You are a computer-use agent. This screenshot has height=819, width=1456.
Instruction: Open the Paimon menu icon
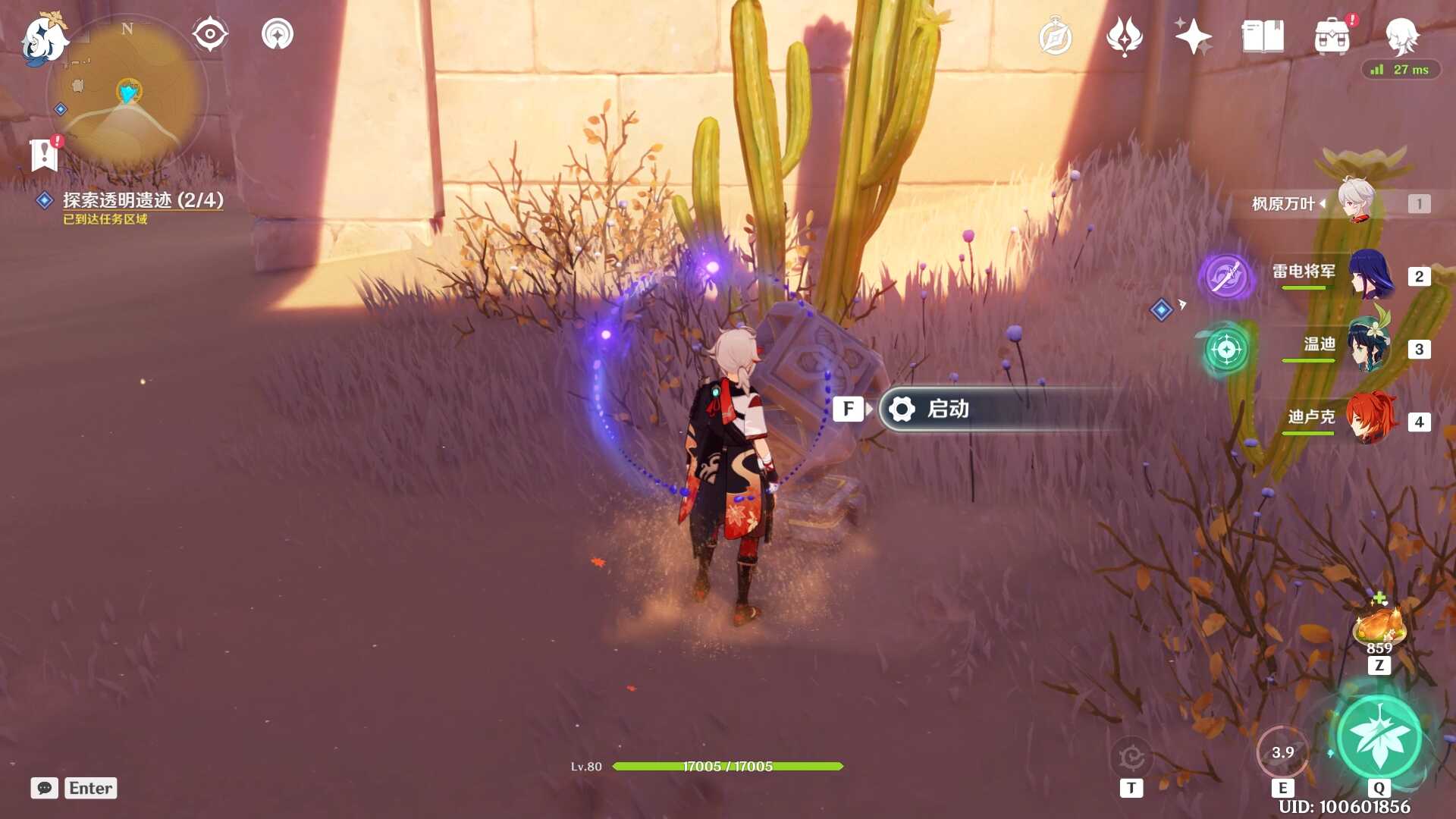coord(44,38)
